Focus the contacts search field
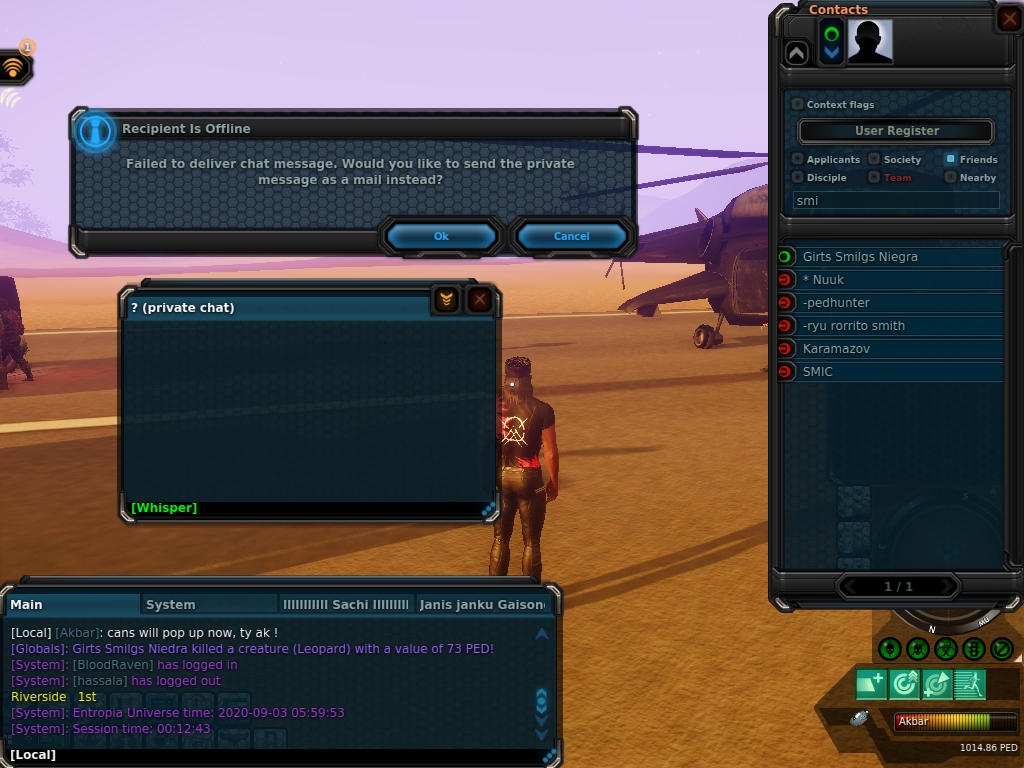 (896, 200)
